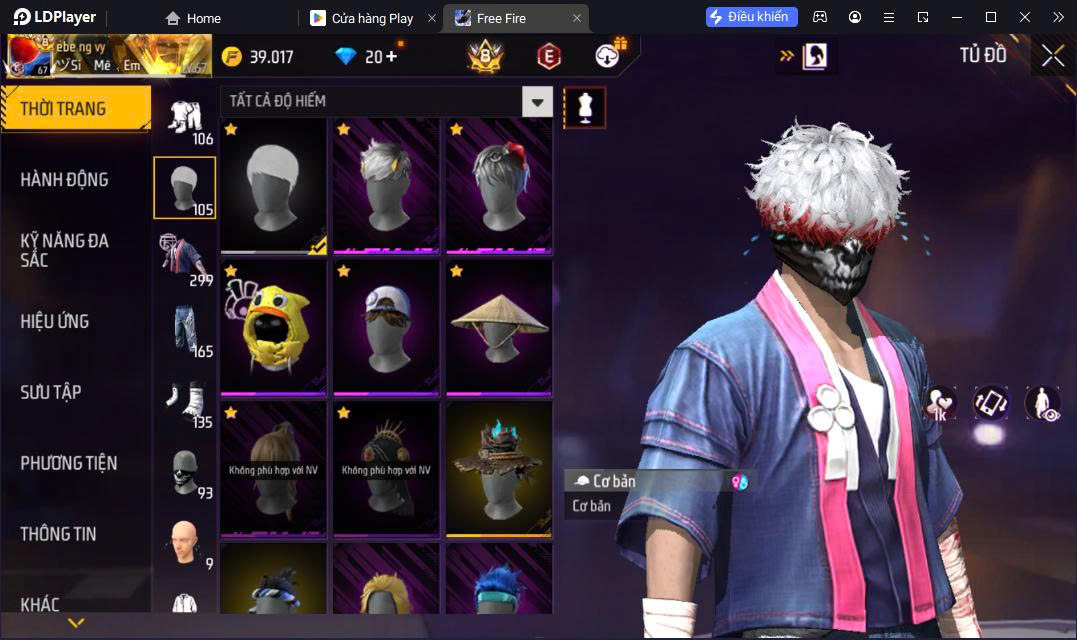1077x640 pixels.
Task: Add diamonds using the plus button
Action: pos(390,56)
